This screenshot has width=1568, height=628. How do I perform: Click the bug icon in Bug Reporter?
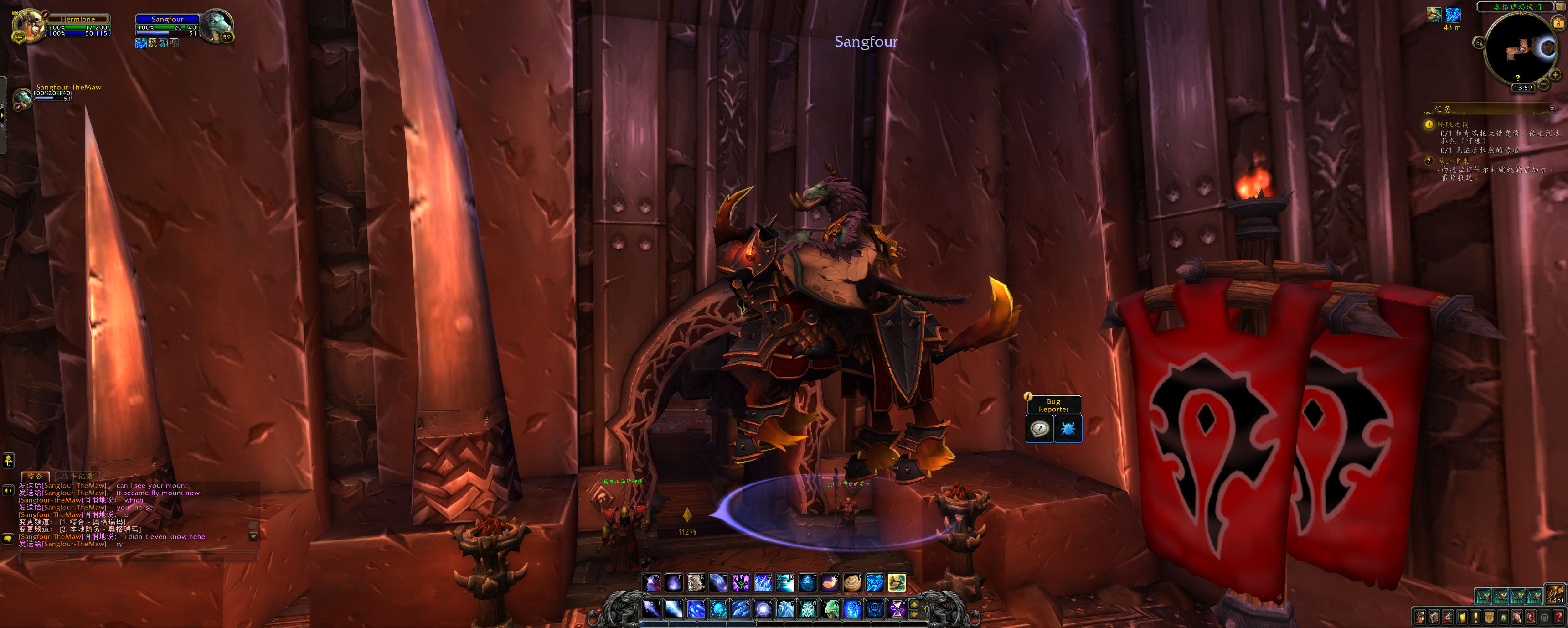tap(1068, 429)
